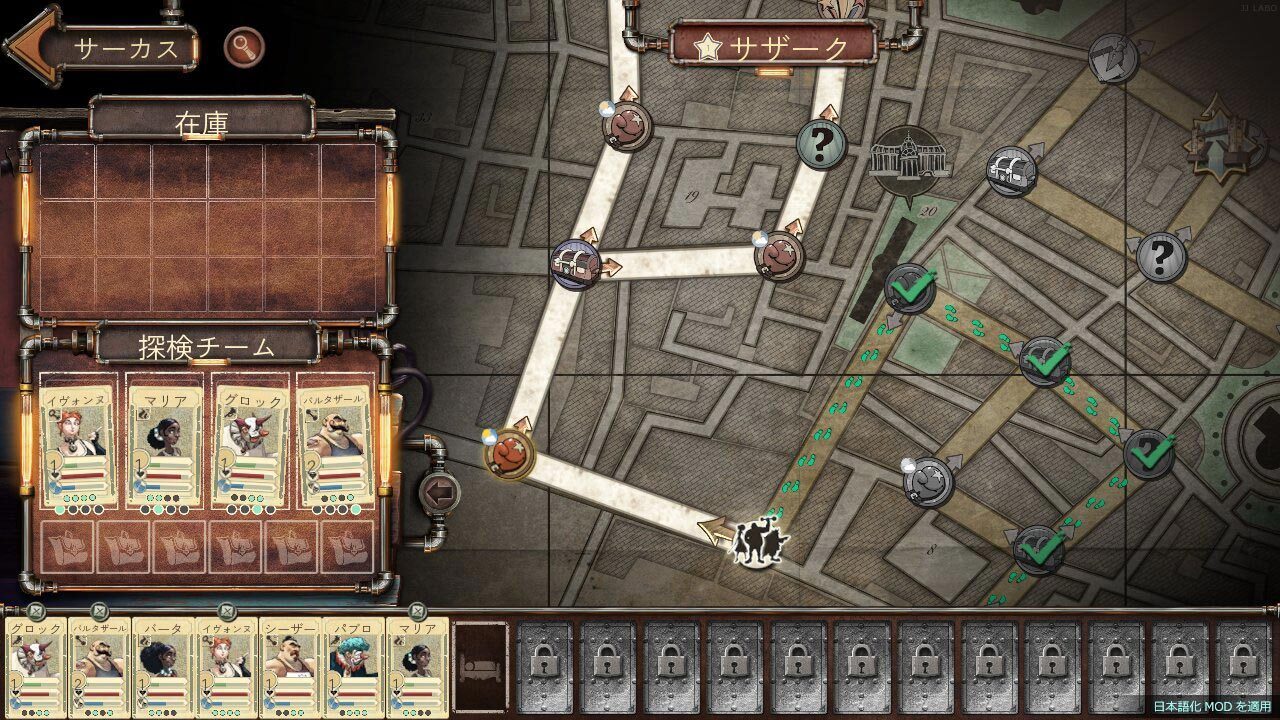
Task: Select the orange highlighted fist encounter node
Action: click(x=510, y=453)
